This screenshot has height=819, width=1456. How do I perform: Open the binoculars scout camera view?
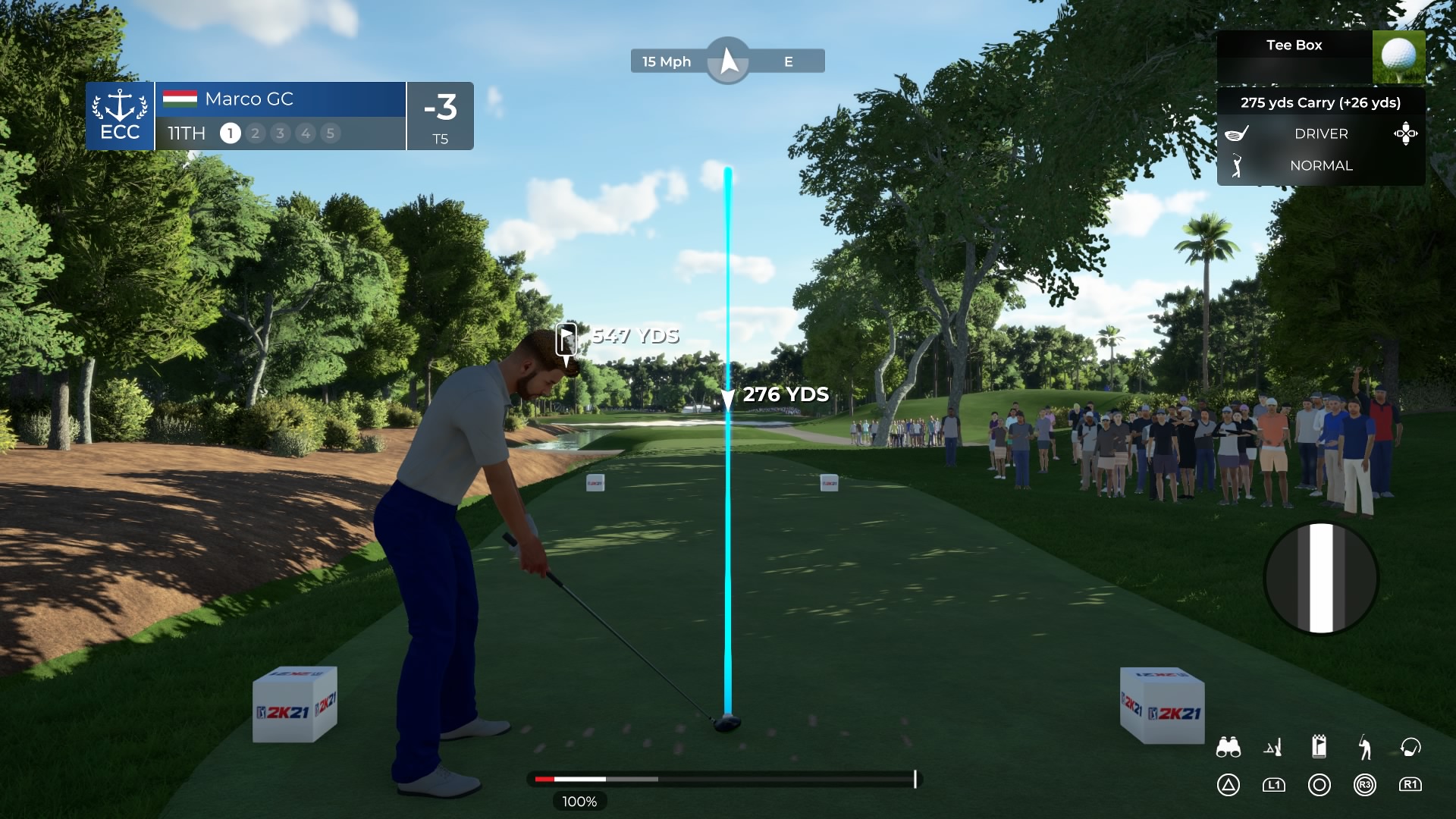pyautogui.click(x=1228, y=748)
